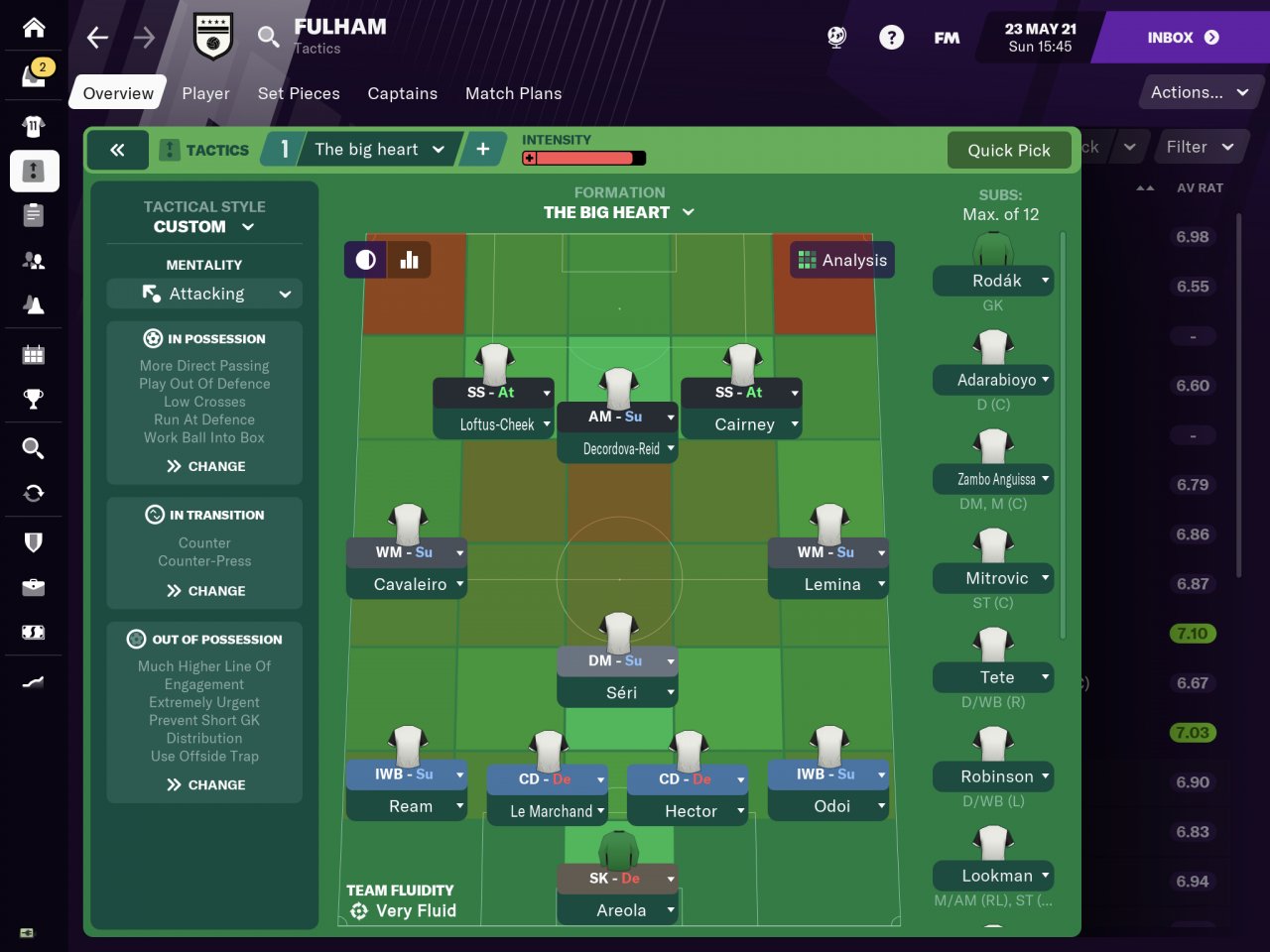Open the Formation dropdown
This screenshot has height=952, width=1270.
[619, 212]
